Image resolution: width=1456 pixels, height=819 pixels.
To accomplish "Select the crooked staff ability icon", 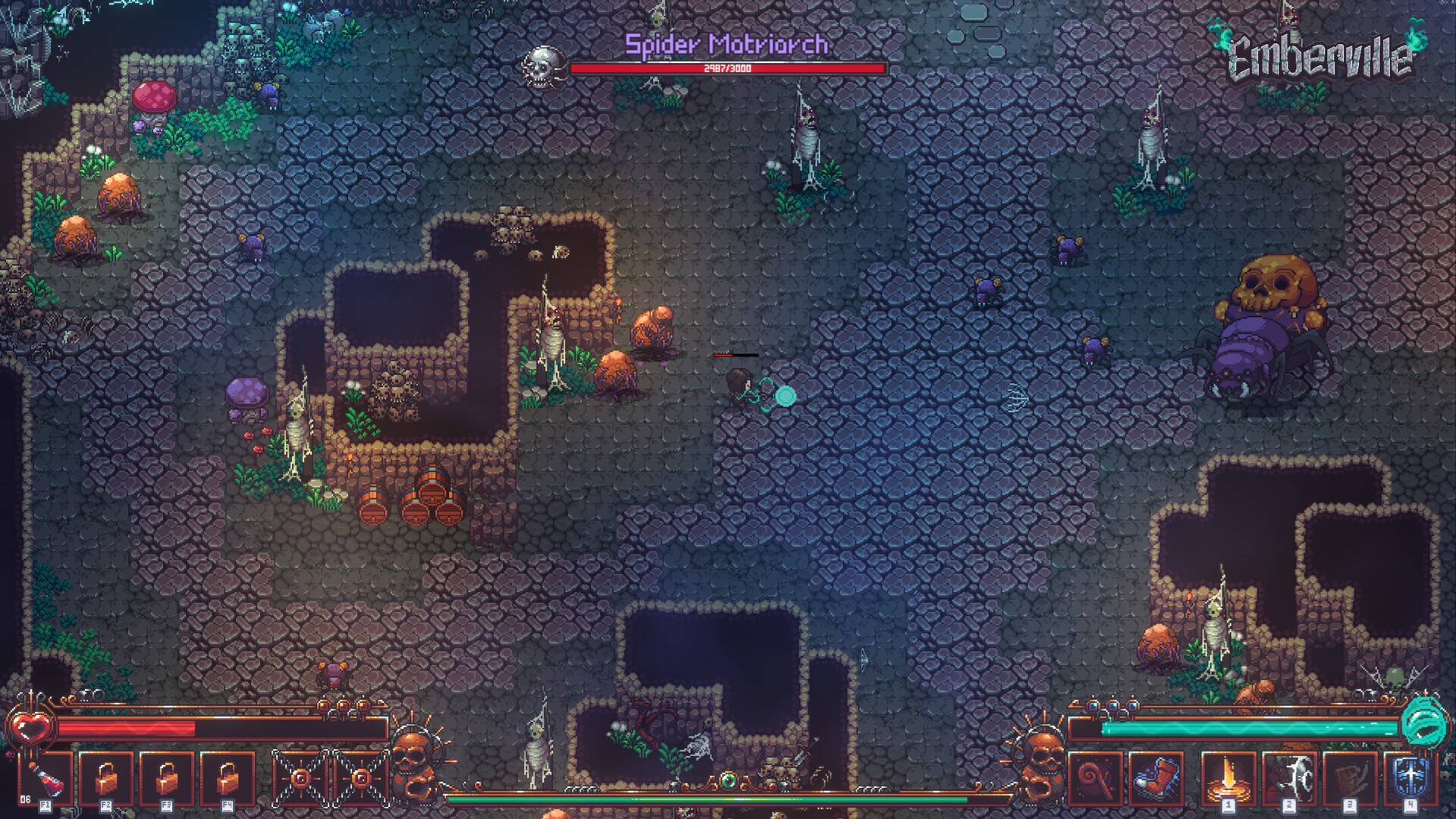I will [1096, 777].
